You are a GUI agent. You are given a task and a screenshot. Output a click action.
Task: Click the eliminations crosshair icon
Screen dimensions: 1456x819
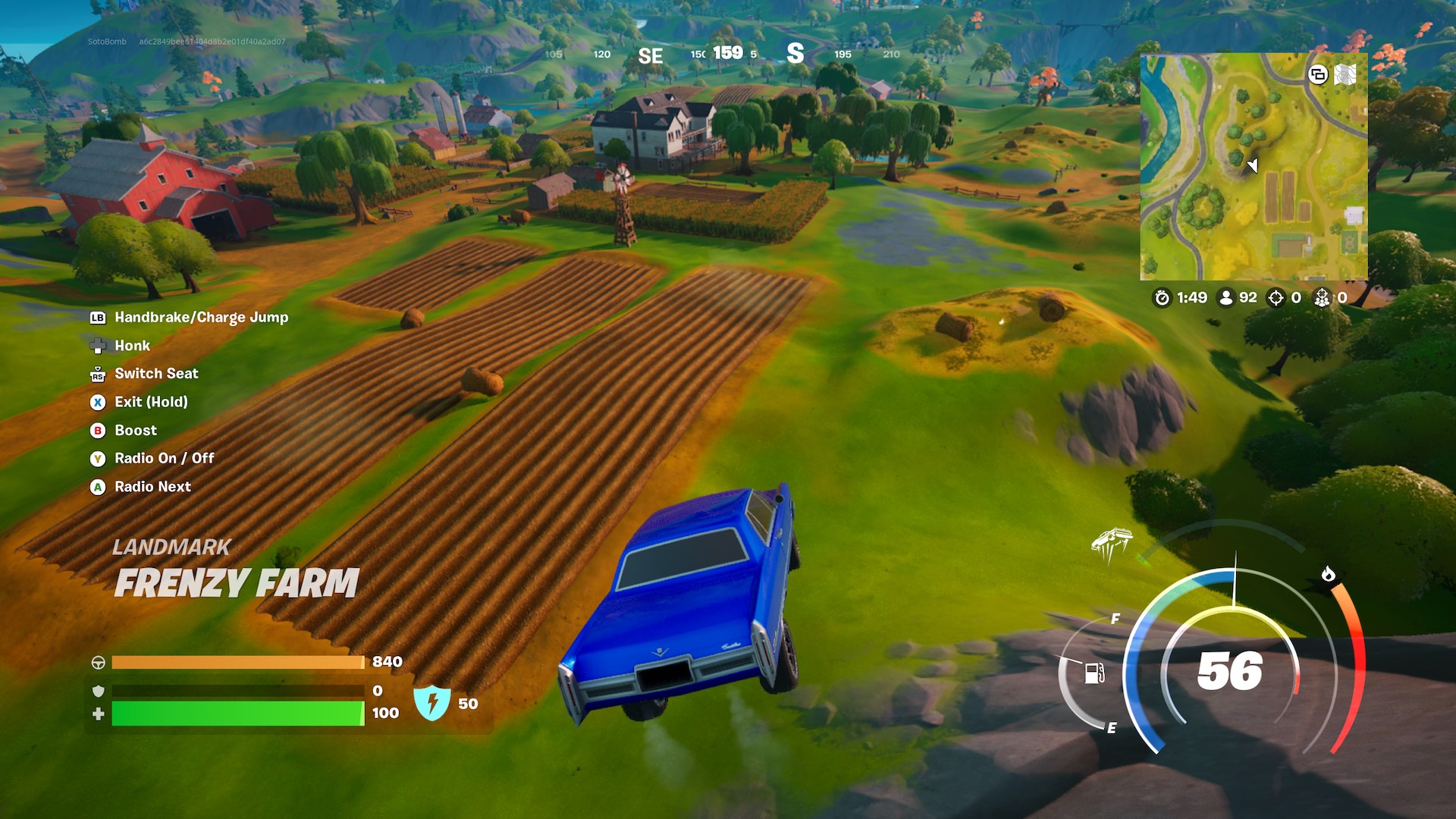[x=1276, y=297]
